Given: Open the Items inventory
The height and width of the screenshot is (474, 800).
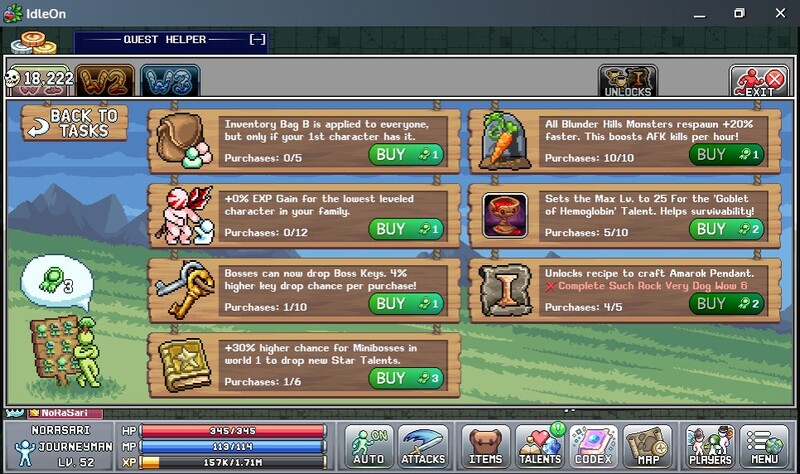Looking at the screenshot, I should (x=486, y=446).
